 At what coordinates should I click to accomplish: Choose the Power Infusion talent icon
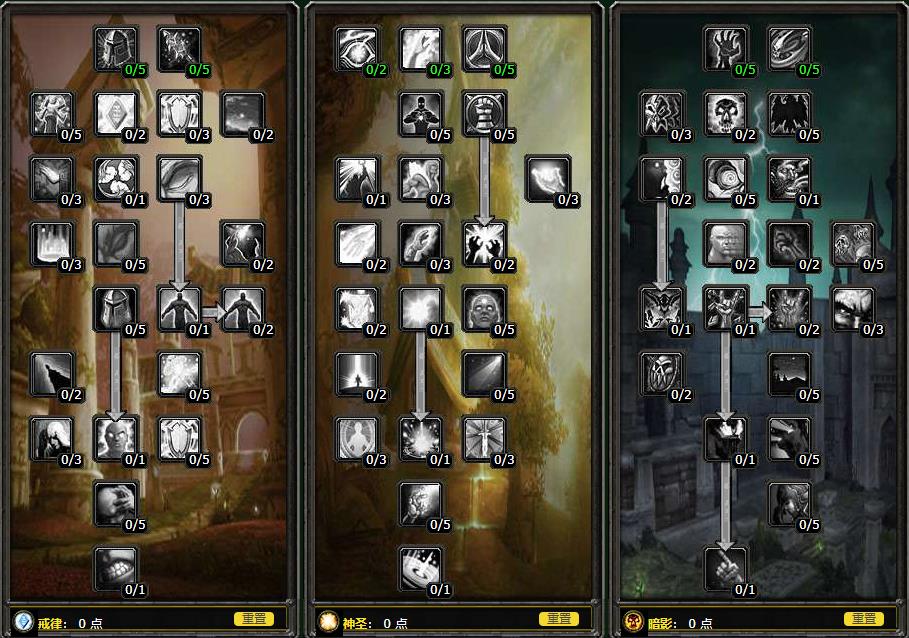(x=116, y=437)
